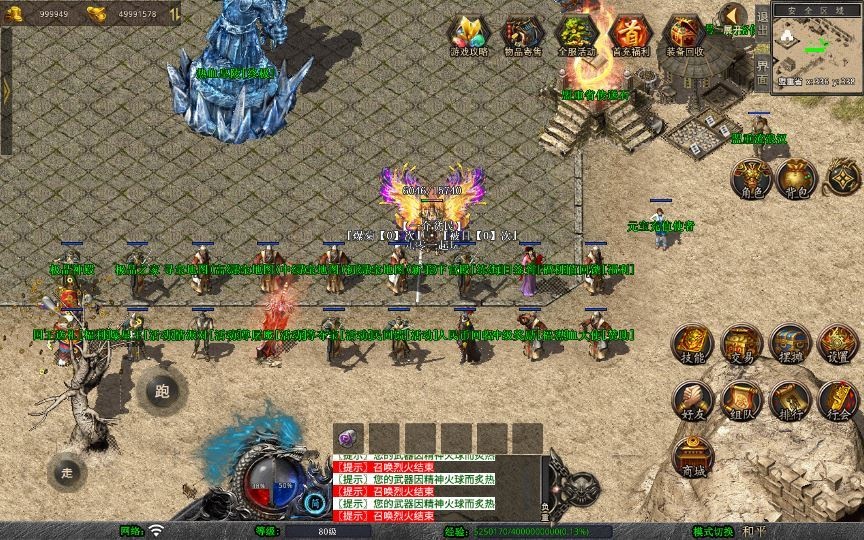Open the 角色 character sheet
Image resolution: width=864 pixels, height=540 pixels.
click(751, 177)
